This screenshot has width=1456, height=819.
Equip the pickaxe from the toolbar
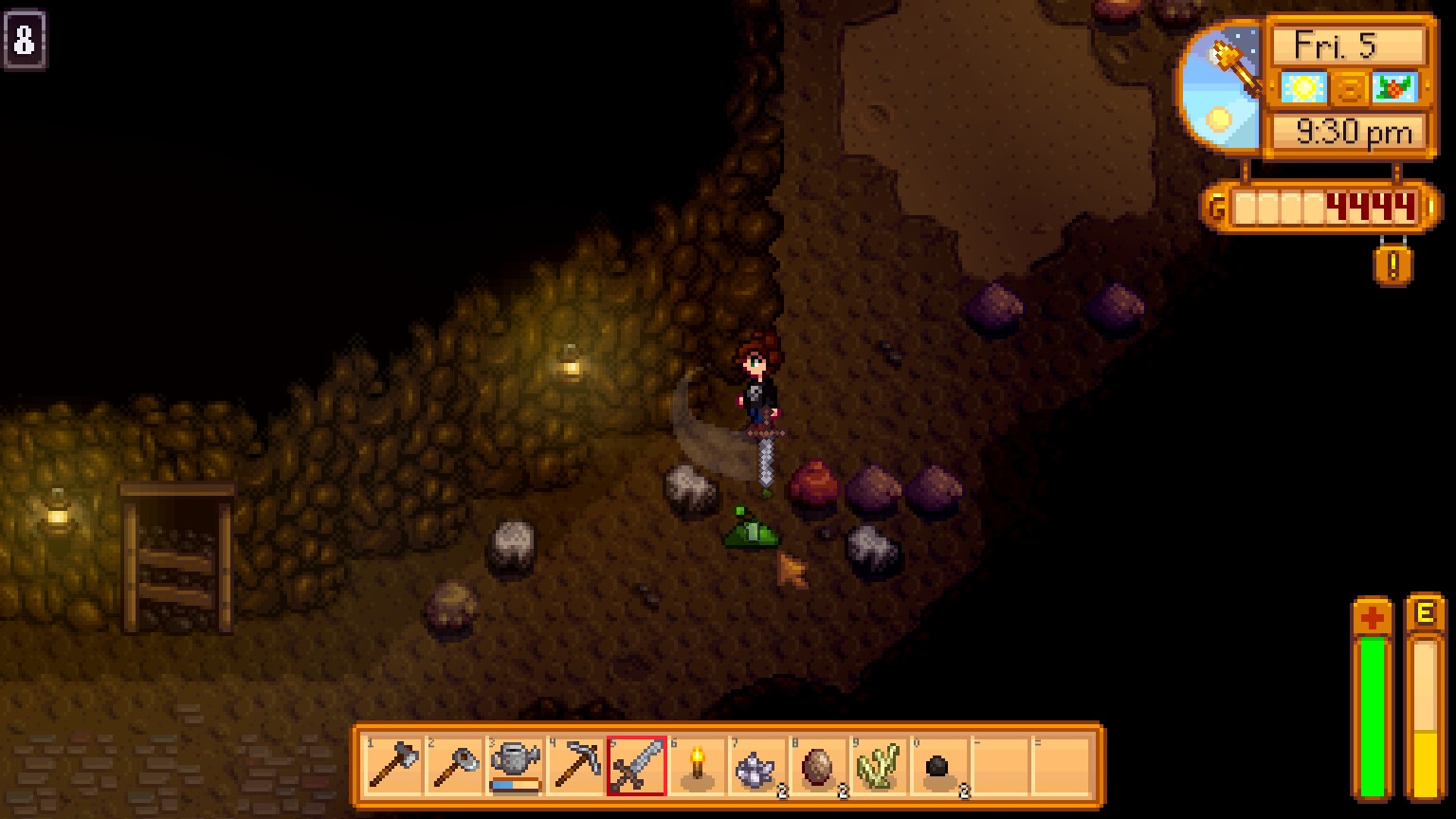pyautogui.click(x=575, y=766)
